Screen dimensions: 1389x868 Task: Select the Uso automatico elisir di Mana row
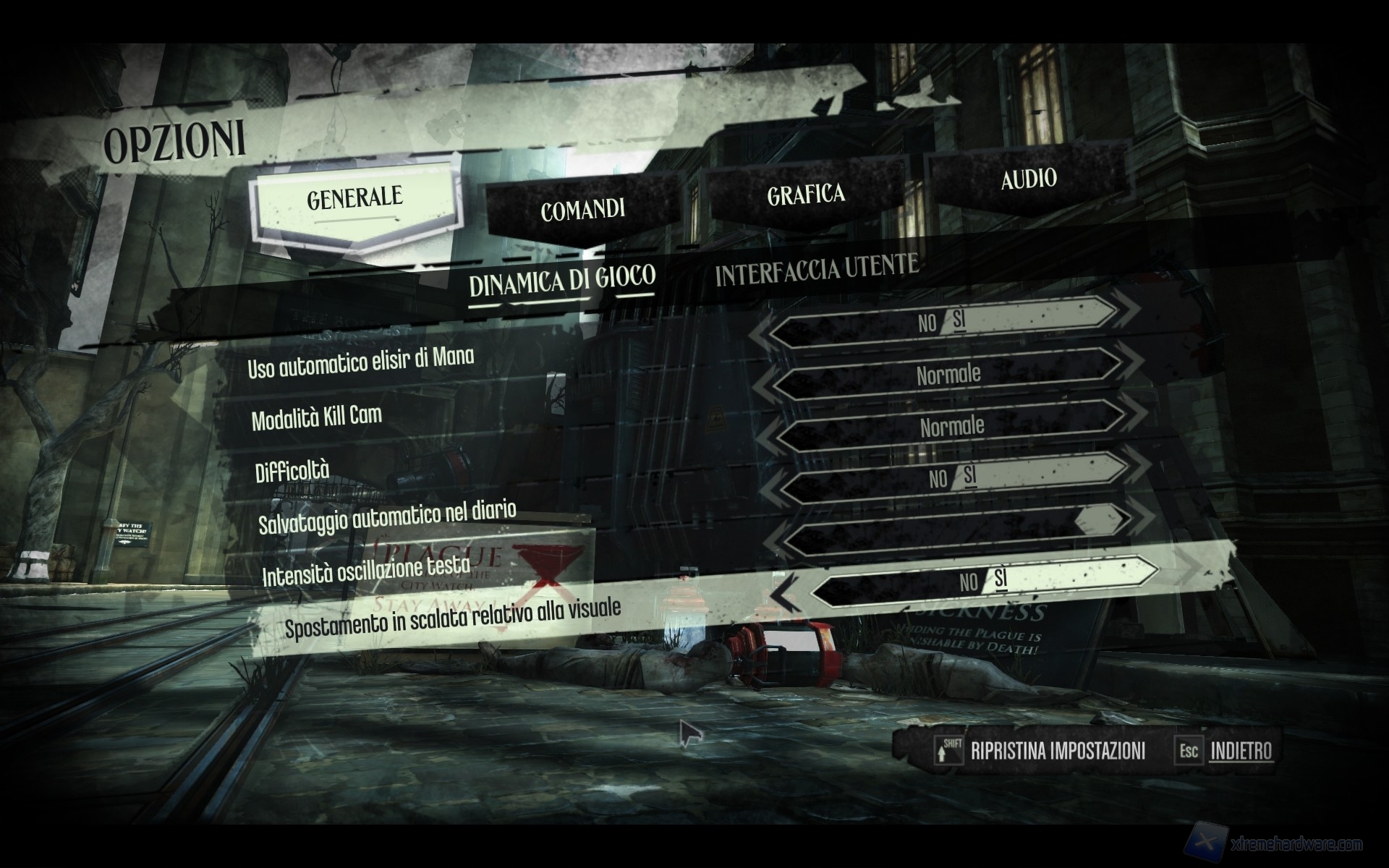(360, 361)
